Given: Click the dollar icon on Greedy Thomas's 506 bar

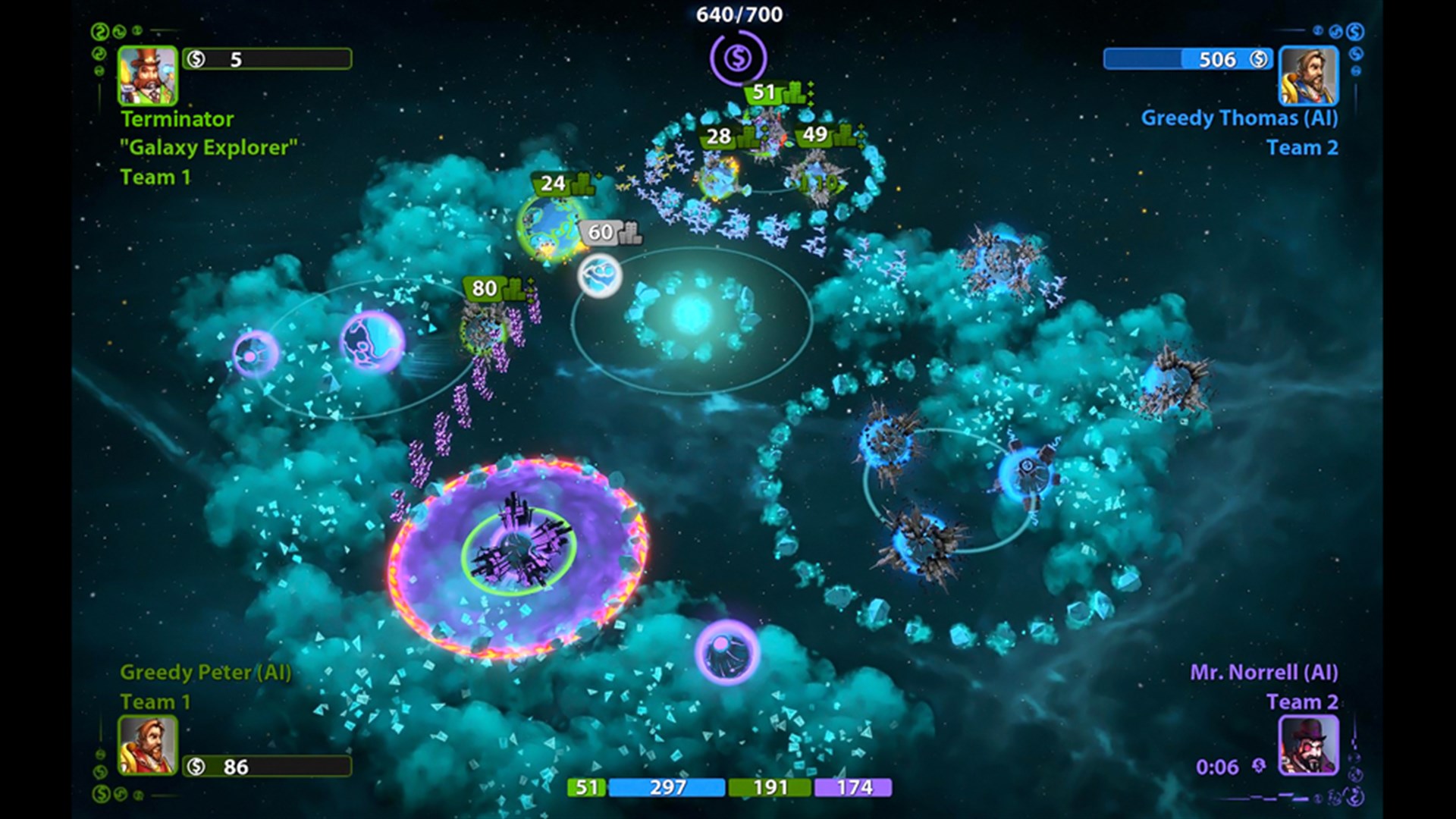Looking at the screenshot, I should [1259, 59].
